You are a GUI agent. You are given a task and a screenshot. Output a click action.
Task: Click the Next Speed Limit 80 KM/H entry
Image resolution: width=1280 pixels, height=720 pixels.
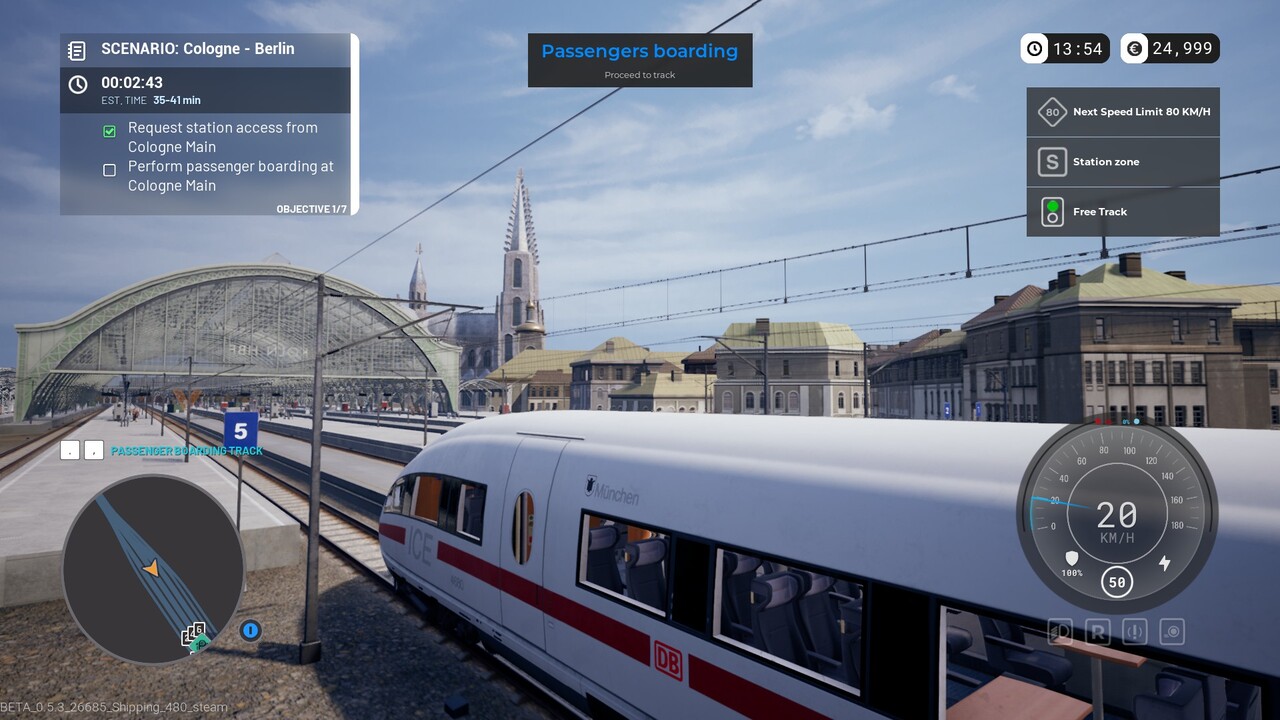tap(1123, 112)
